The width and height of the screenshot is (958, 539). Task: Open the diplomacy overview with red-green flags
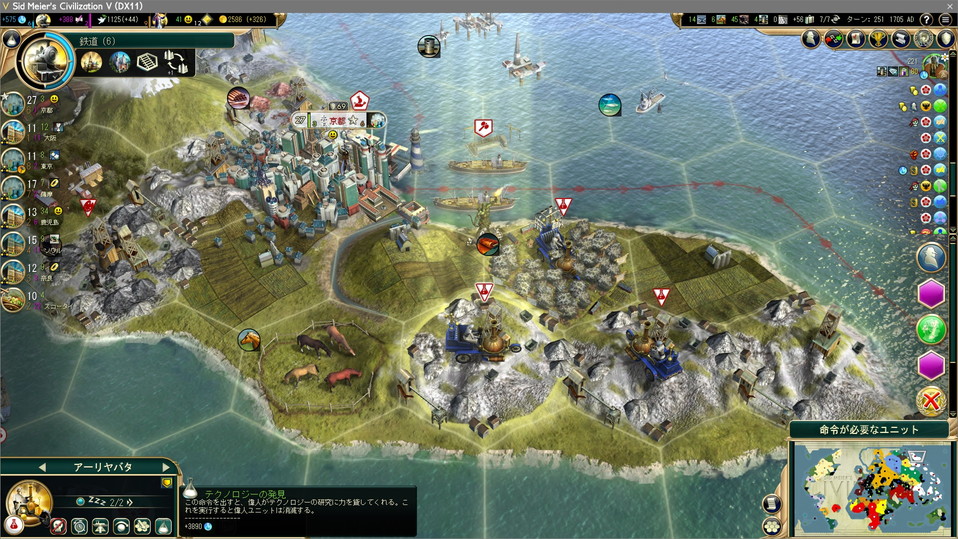tap(834, 39)
